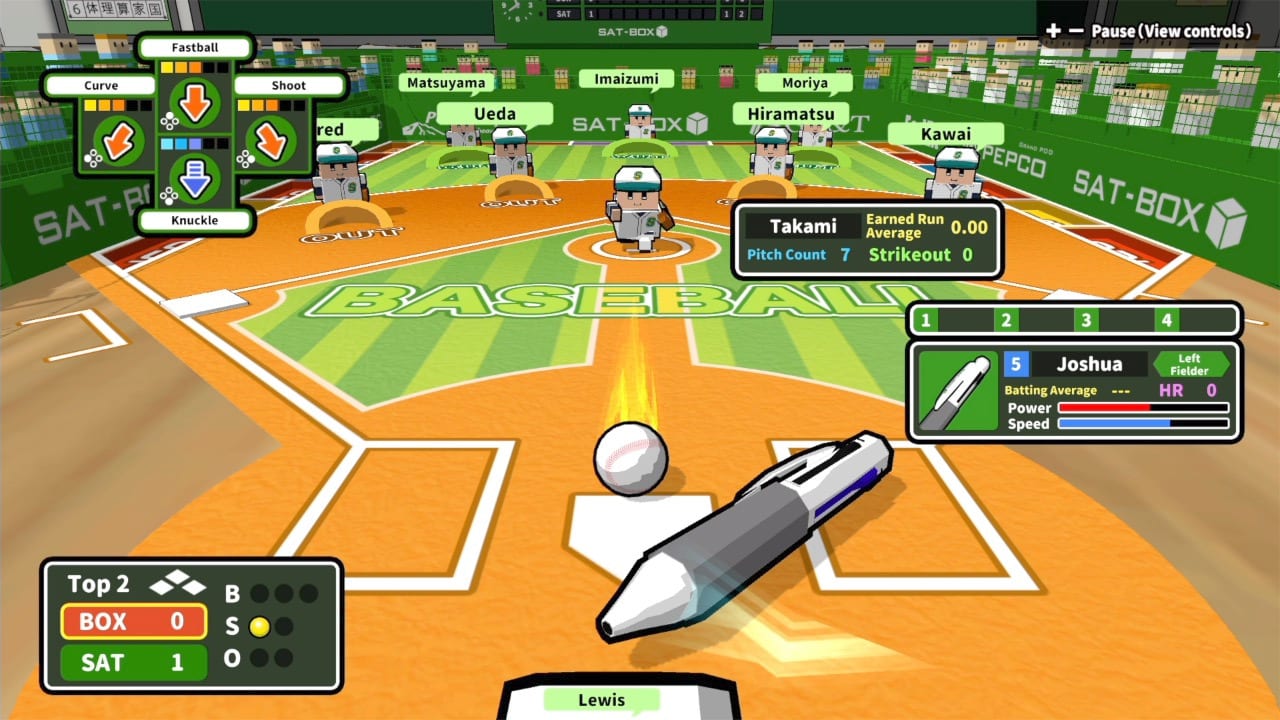The width and height of the screenshot is (1280, 720).
Task: Click the orange power gauge squares for Fastball
Action: click(x=183, y=66)
